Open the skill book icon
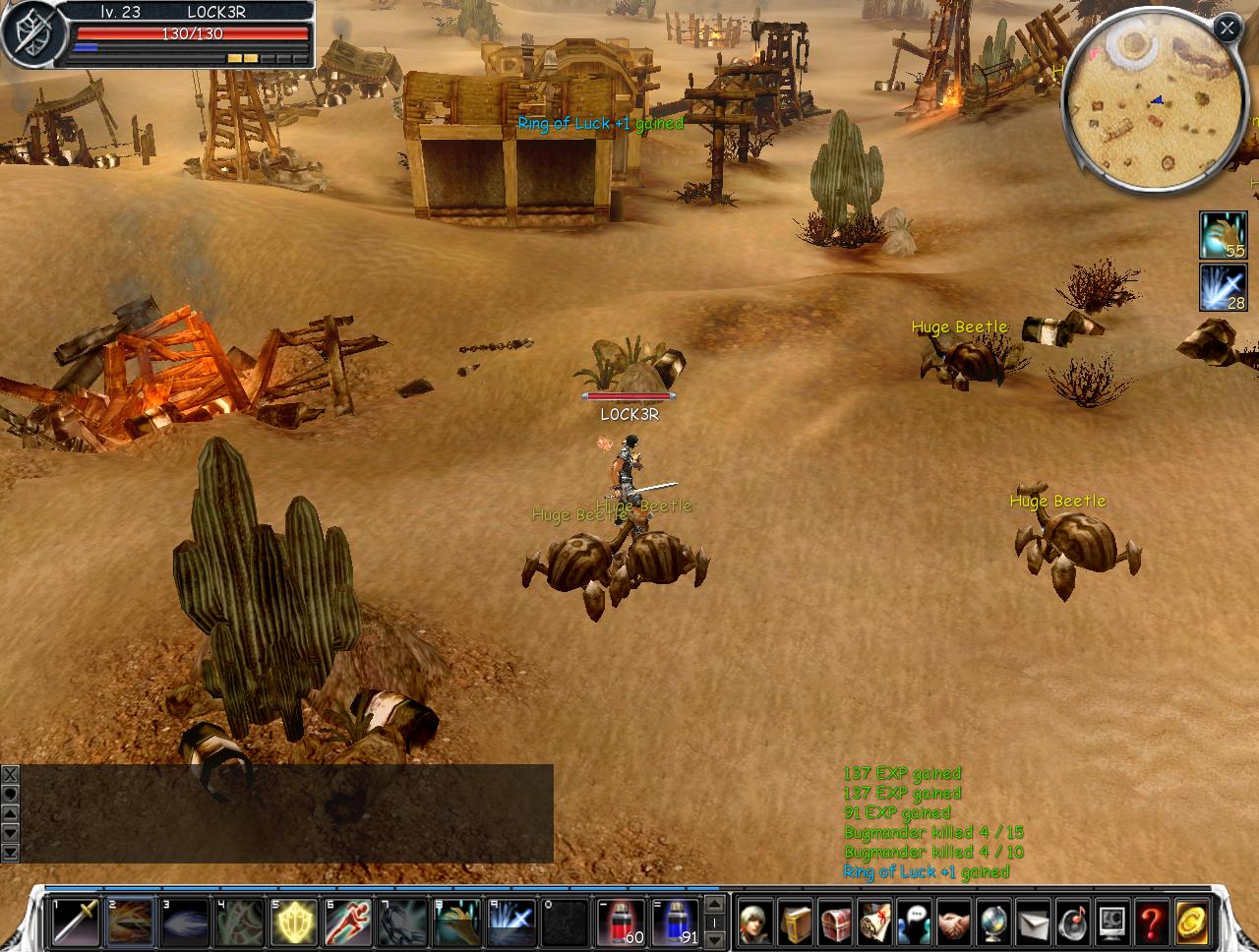The width and height of the screenshot is (1259, 952). pyautogui.click(x=796, y=923)
